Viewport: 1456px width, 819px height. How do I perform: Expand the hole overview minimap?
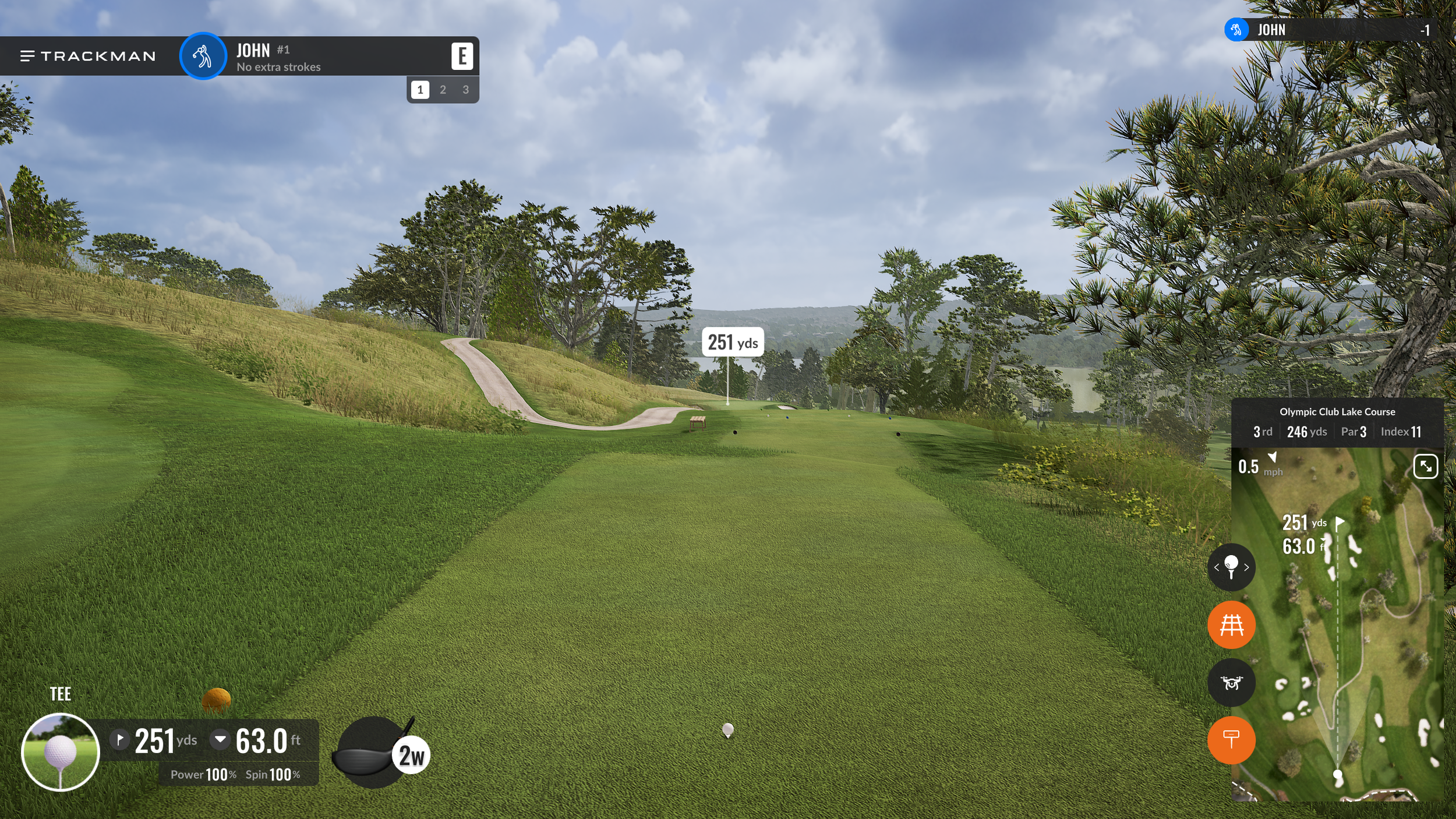tap(1425, 467)
